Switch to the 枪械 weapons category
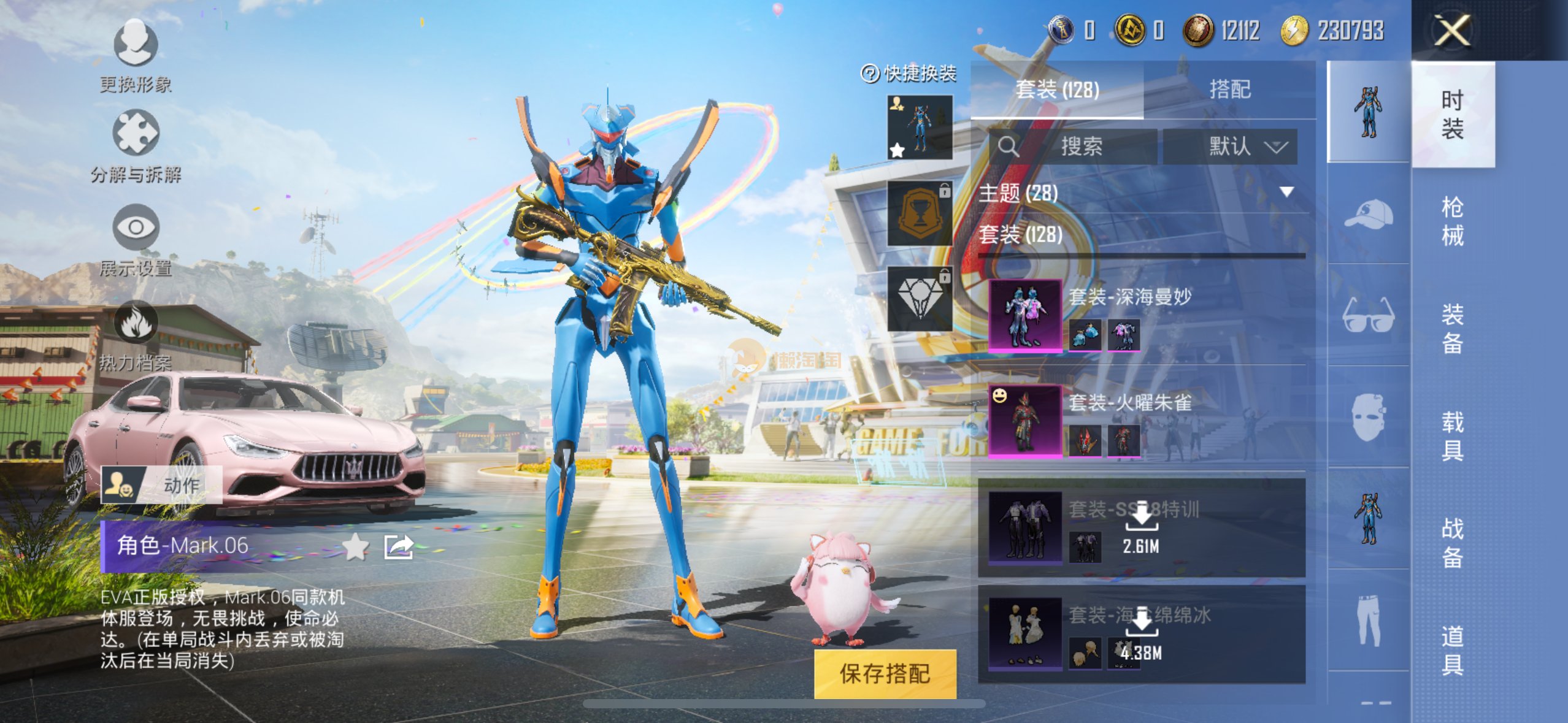The width and height of the screenshot is (1568, 723). tap(1452, 221)
